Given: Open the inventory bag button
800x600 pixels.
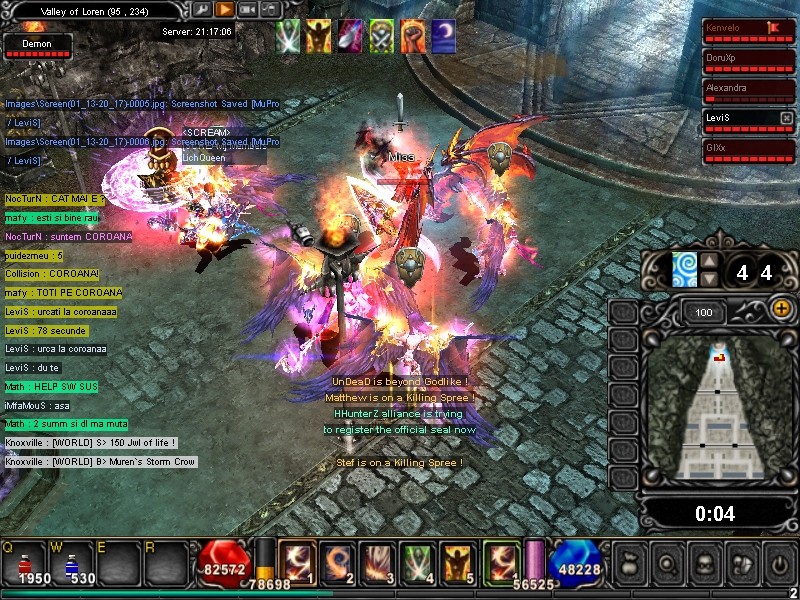Looking at the screenshot, I should (x=630, y=563).
